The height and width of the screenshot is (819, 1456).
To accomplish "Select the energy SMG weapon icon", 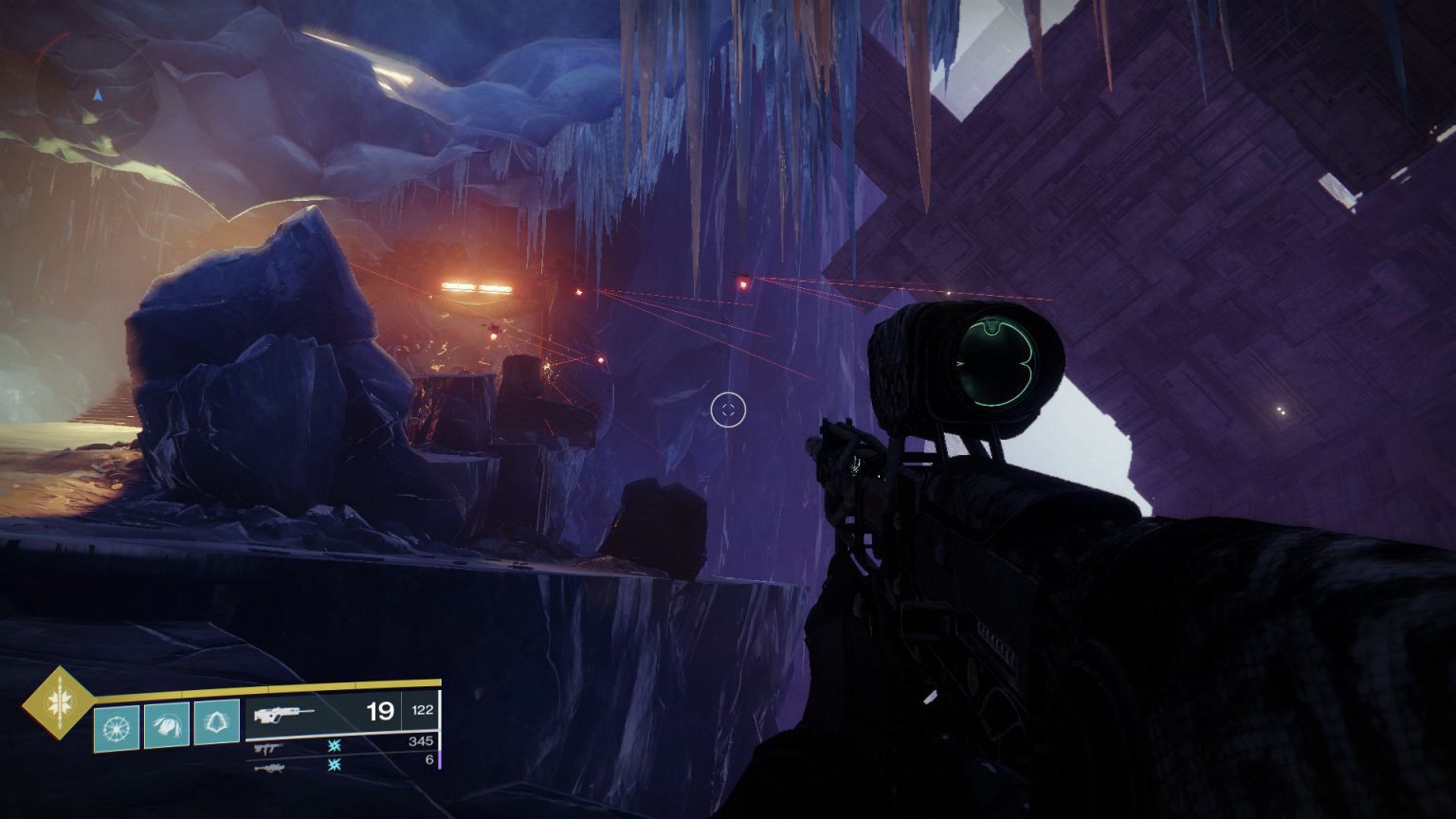I will click(x=268, y=749).
